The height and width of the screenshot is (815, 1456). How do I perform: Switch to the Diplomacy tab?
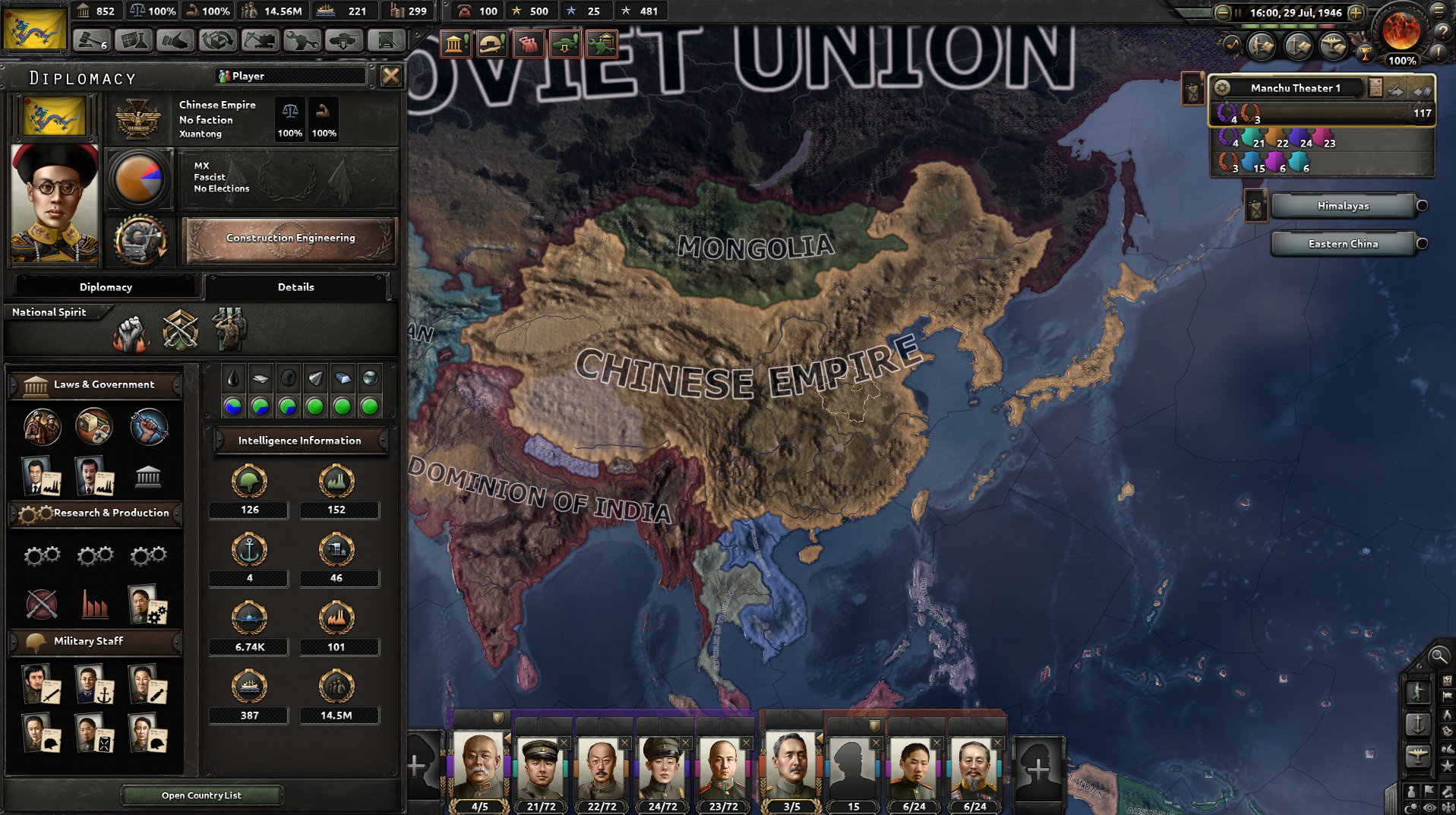click(x=106, y=286)
